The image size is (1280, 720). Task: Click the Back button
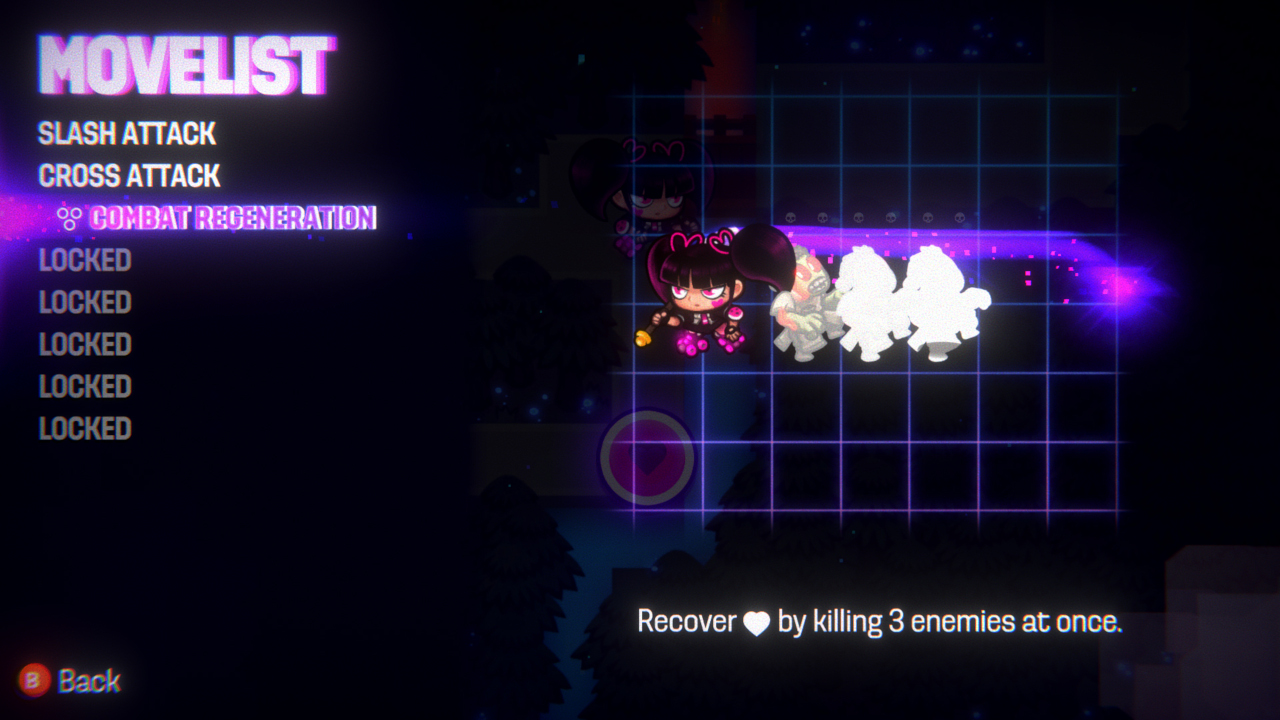pyautogui.click(x=70, y=681)
